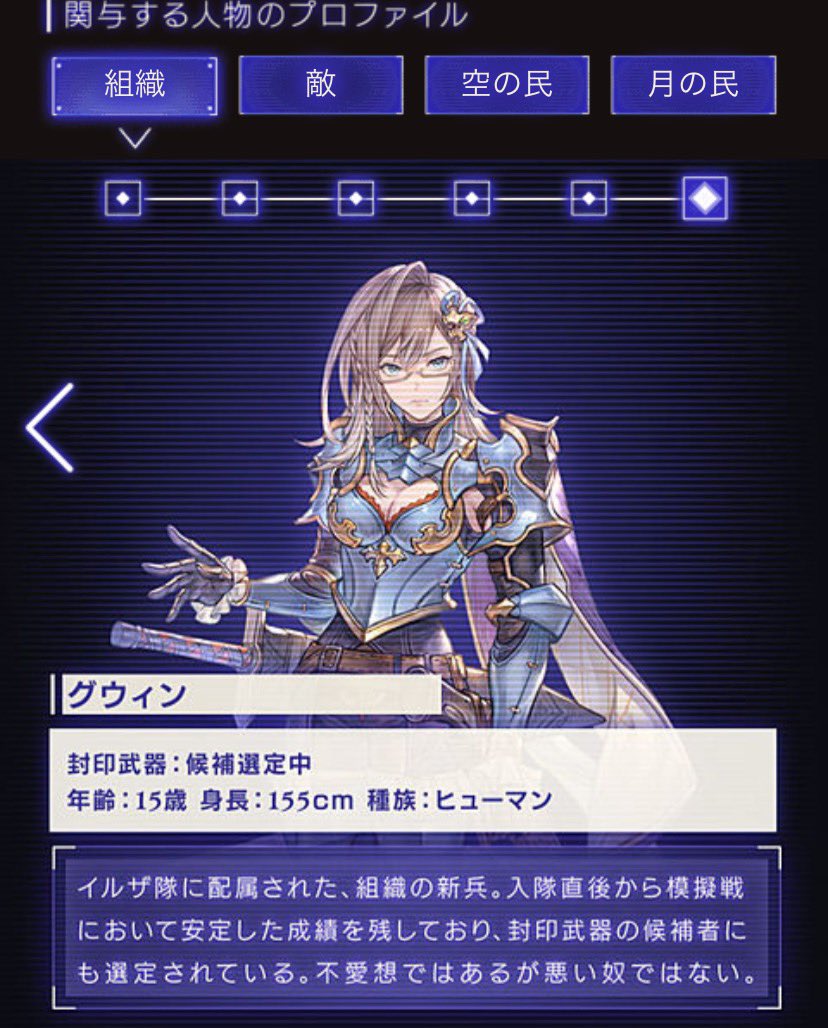Image resolution: width=828 pixels, height=1028 pixels.
Task: Select the 空の民 tab
Action: pyautogui.click(x=507, y=85)
